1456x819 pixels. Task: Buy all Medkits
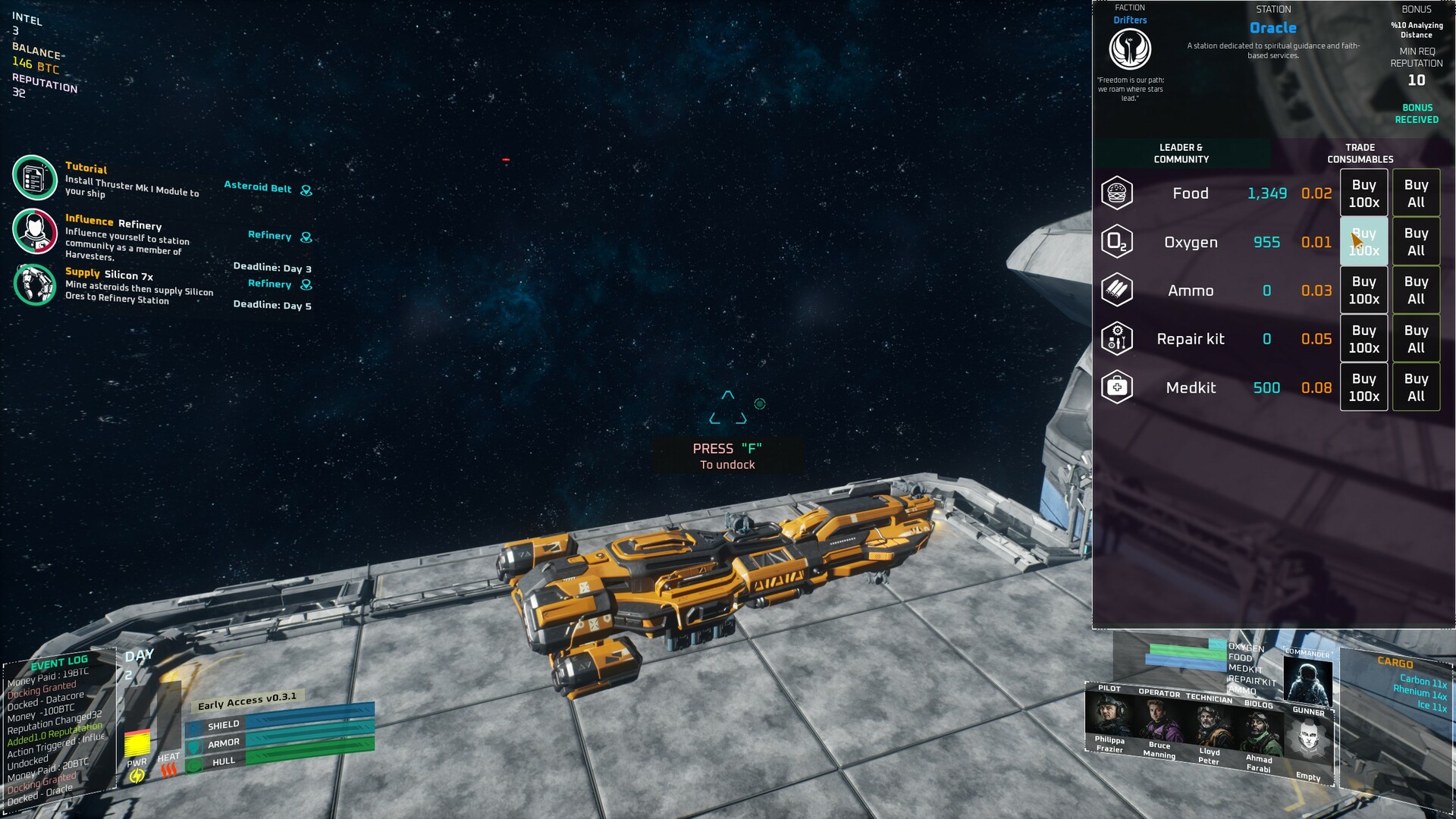pyautogui.click(x=1416, y=388)
